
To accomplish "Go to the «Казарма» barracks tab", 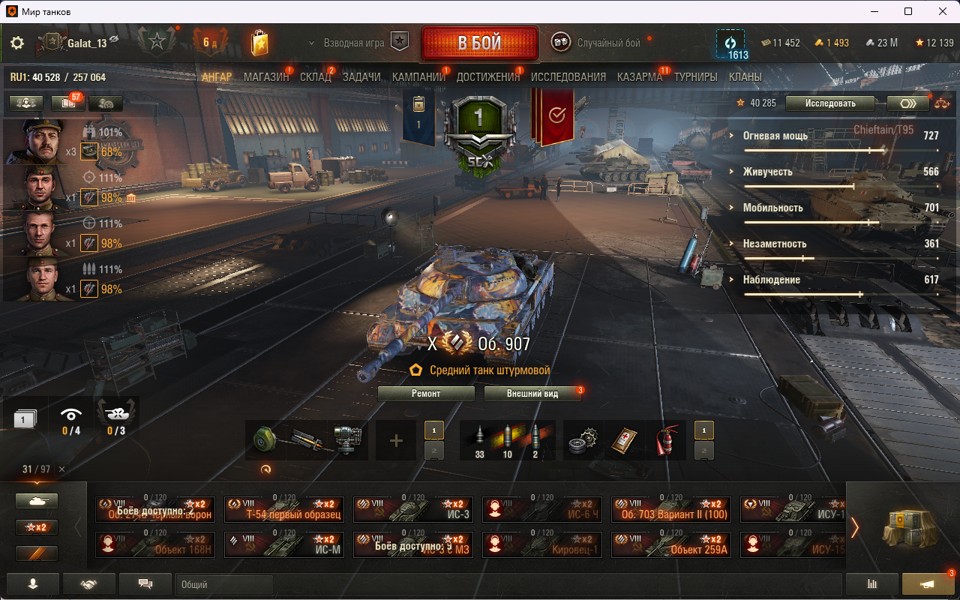I will pos(639,77).
